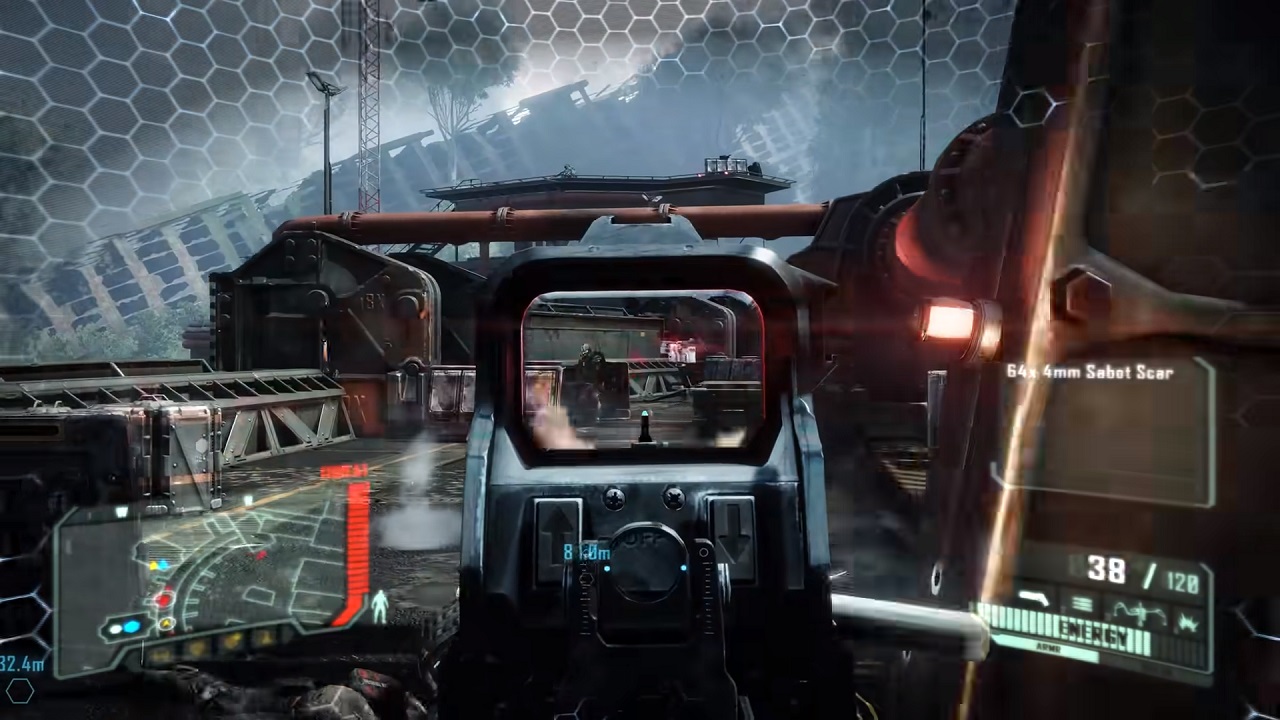Click the hexagon objective waypoint marker

pos(20,690)
